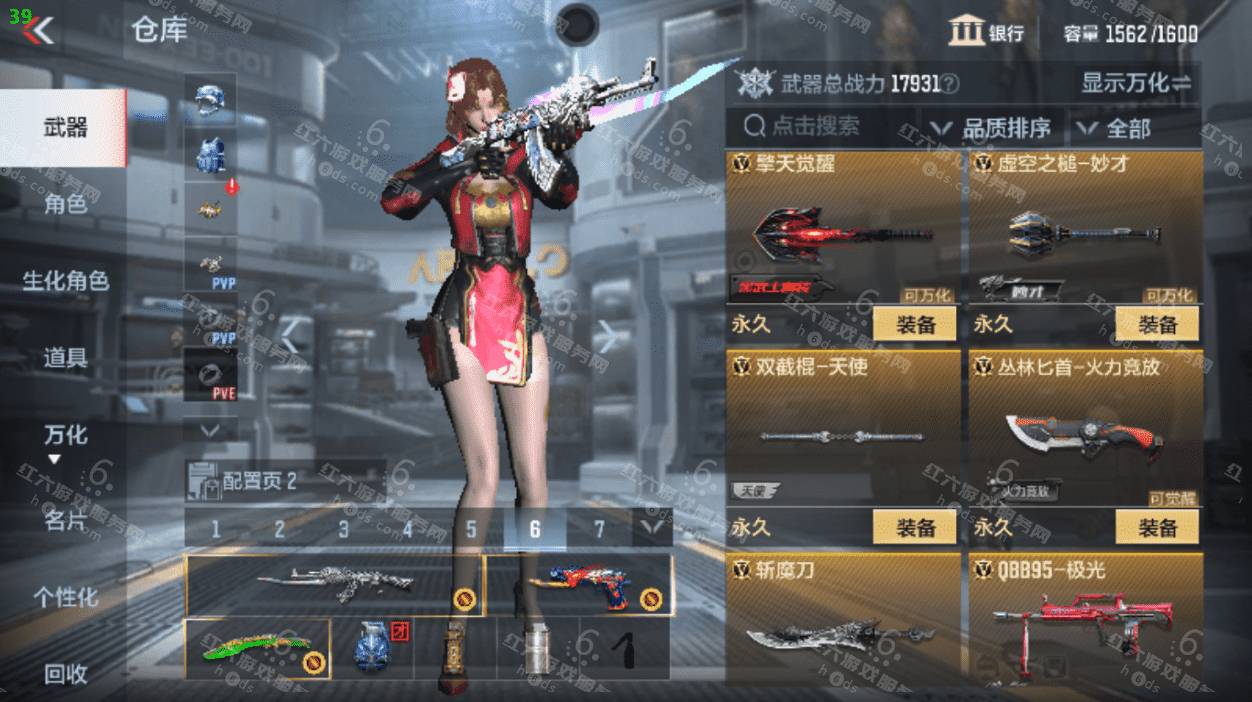Screen dimensions: 1252x702
Task: Switch to the 武器 tab
Action: coord(64,128)
